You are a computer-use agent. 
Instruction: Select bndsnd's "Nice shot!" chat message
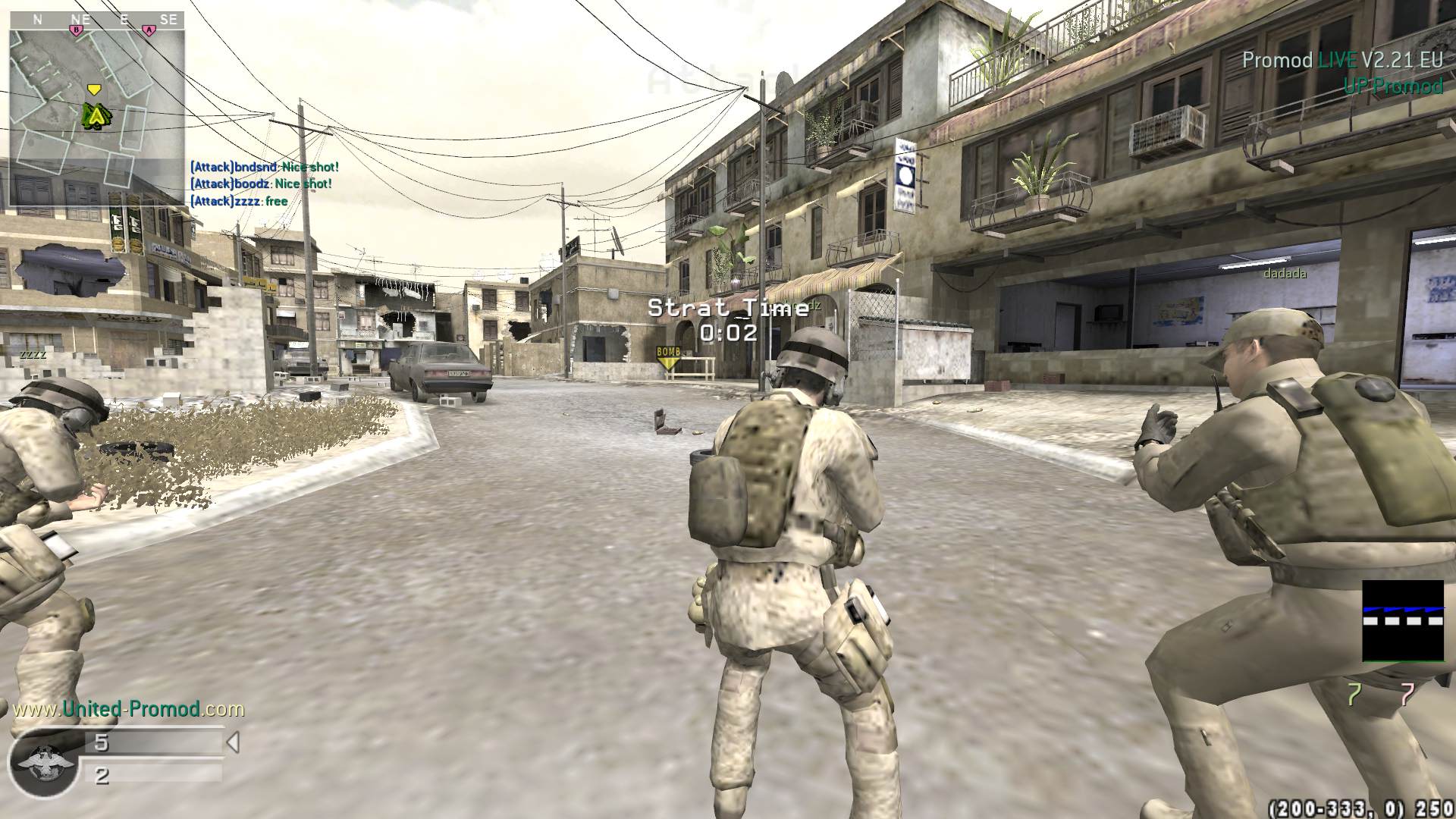265,167
